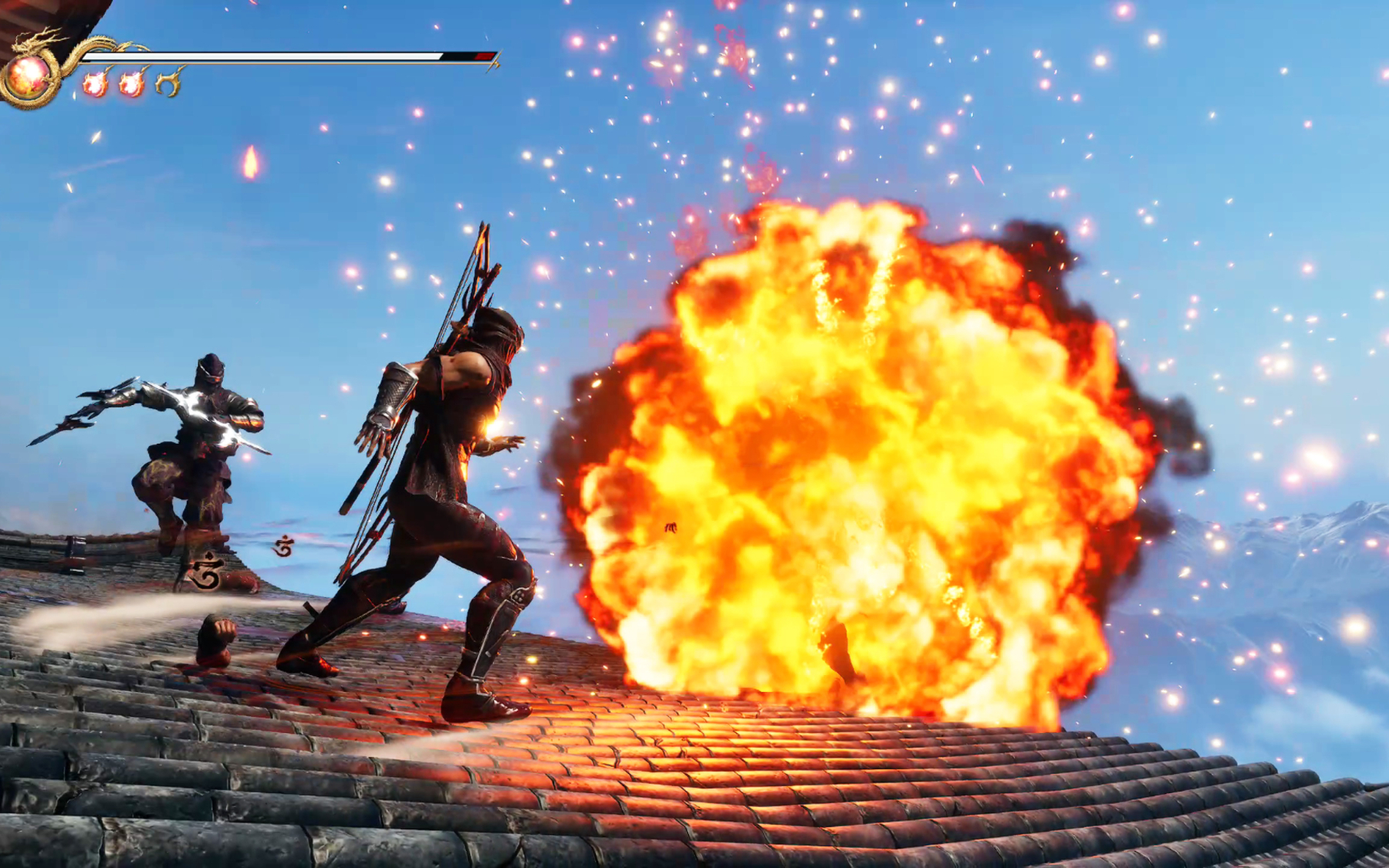Click the golden dragon Ninpo fire orb
1389x868 pixels.
pyautogui.click(x=29, y=76)
